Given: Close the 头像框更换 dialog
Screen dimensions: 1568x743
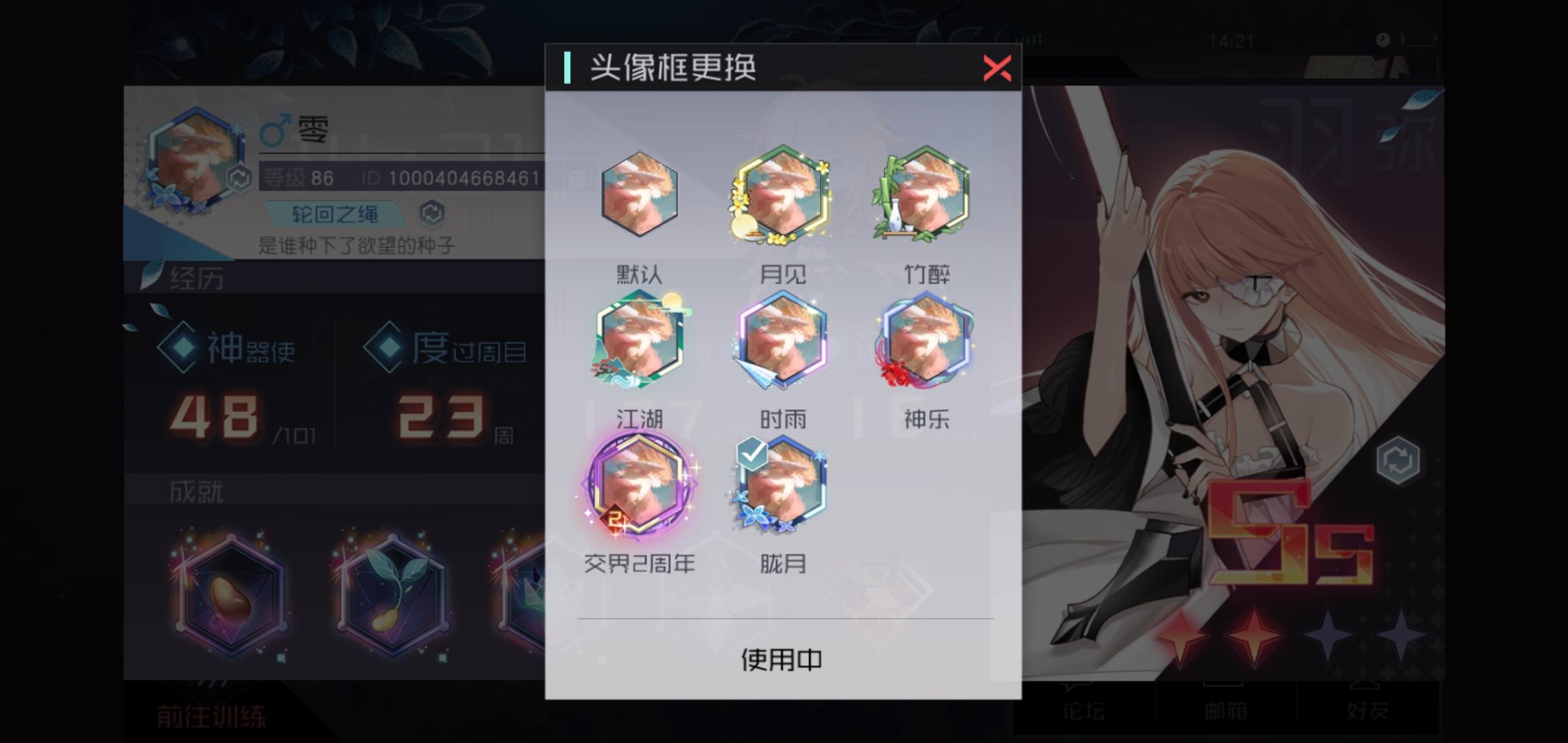Looking at the screenshot, I should pos(997,69).
